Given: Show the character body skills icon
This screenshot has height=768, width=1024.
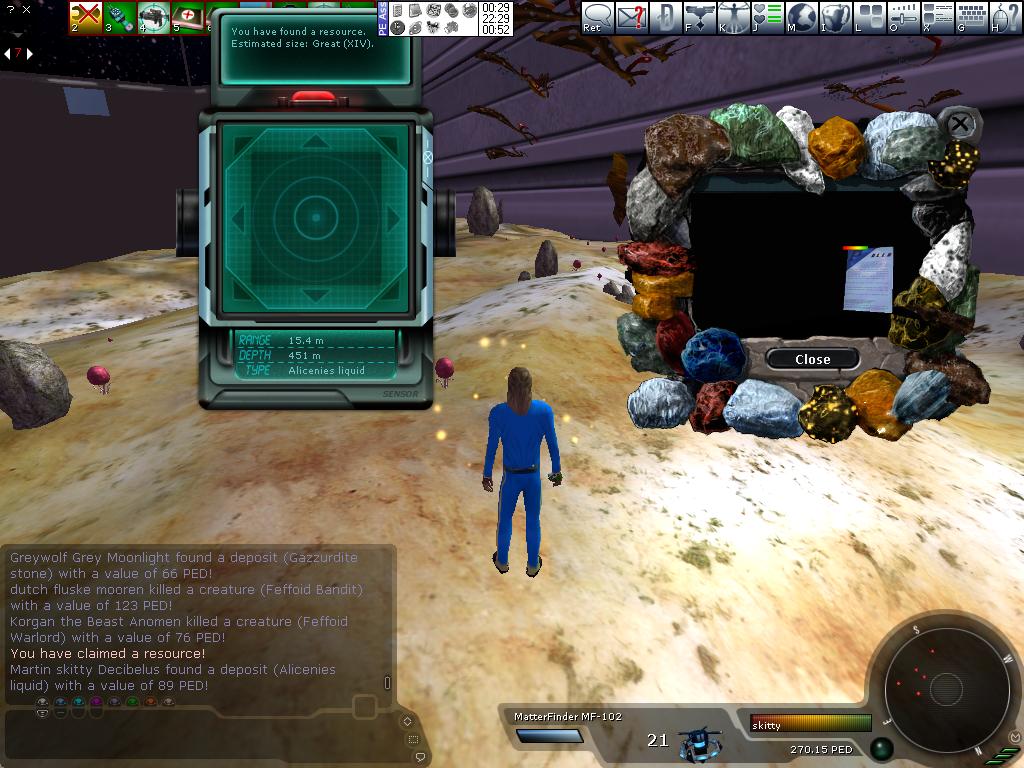Looking at the screenshot, I should pyautogui.click(x=734, y=17).
